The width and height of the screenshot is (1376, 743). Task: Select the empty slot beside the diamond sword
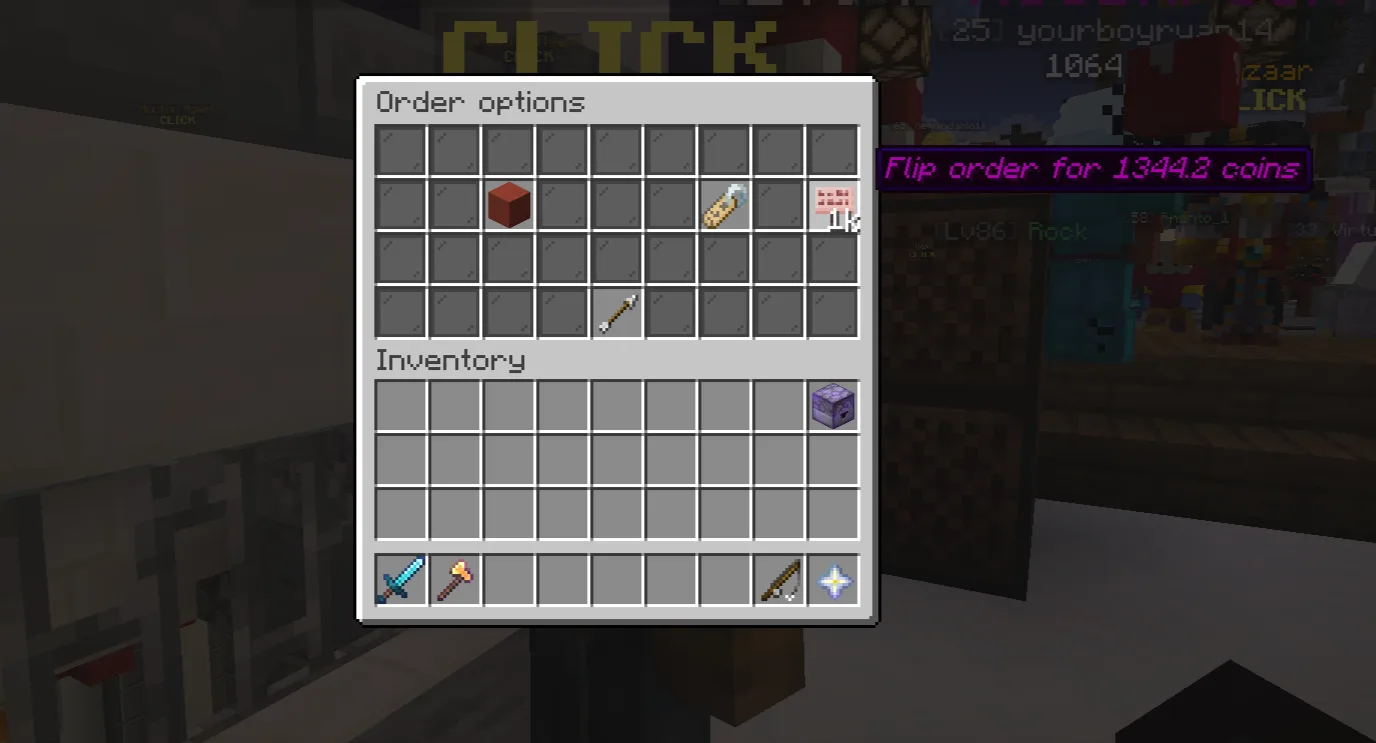pyautogui.click(x=509, y=579)
